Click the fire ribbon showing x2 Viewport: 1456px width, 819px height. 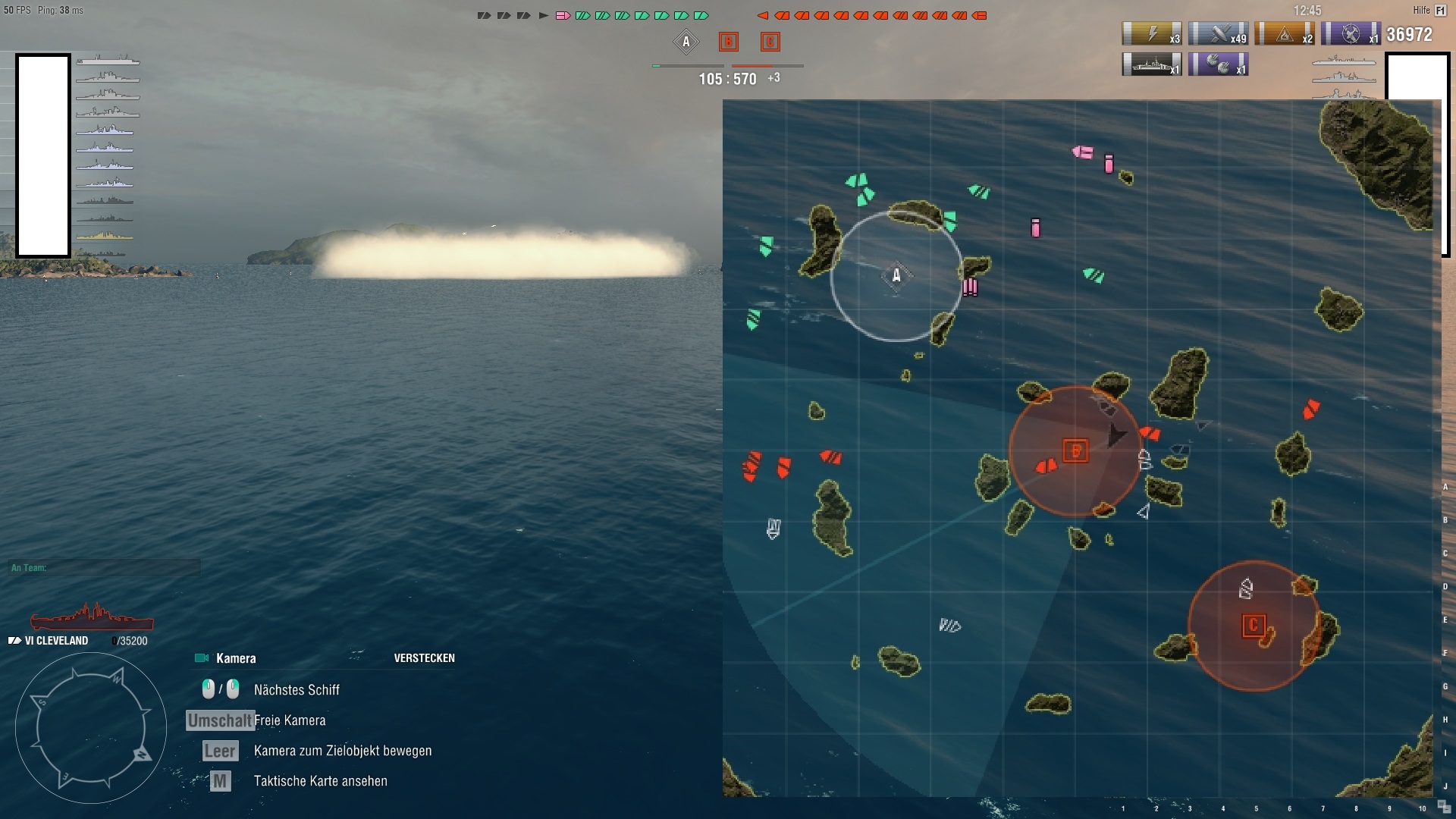click(1286, 33)
